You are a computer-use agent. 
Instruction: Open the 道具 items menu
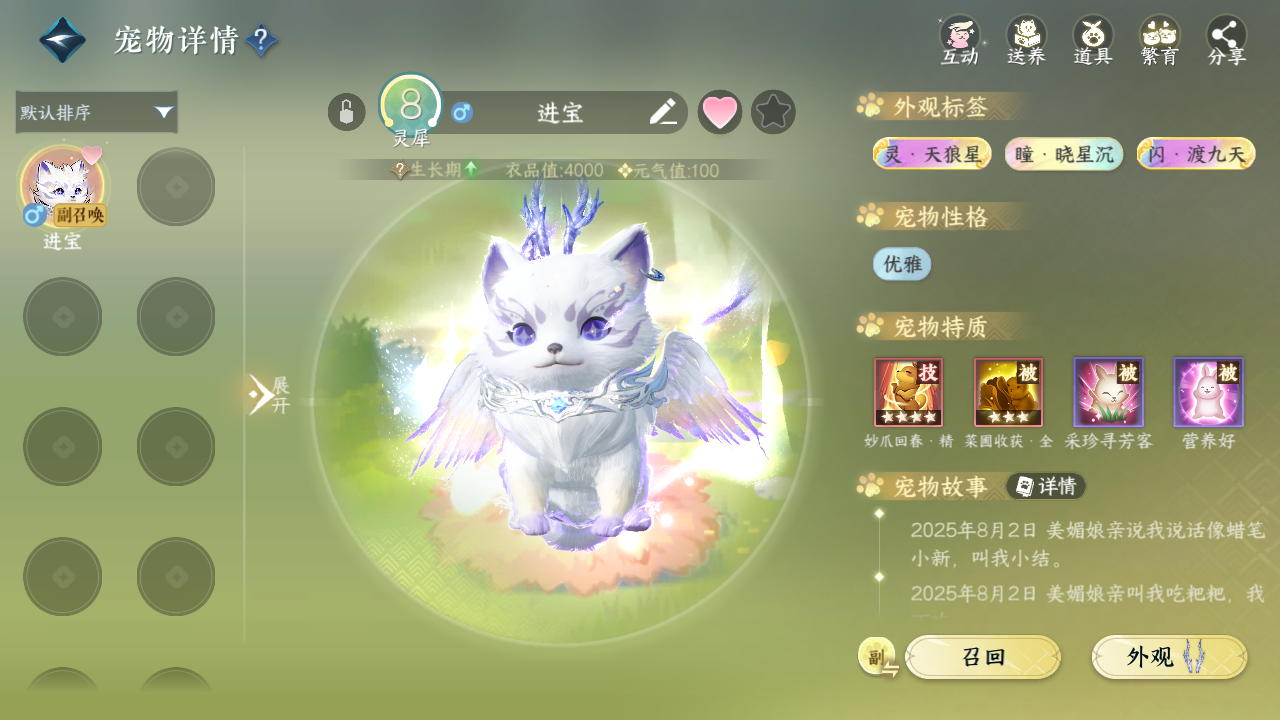coord(1093,40)
